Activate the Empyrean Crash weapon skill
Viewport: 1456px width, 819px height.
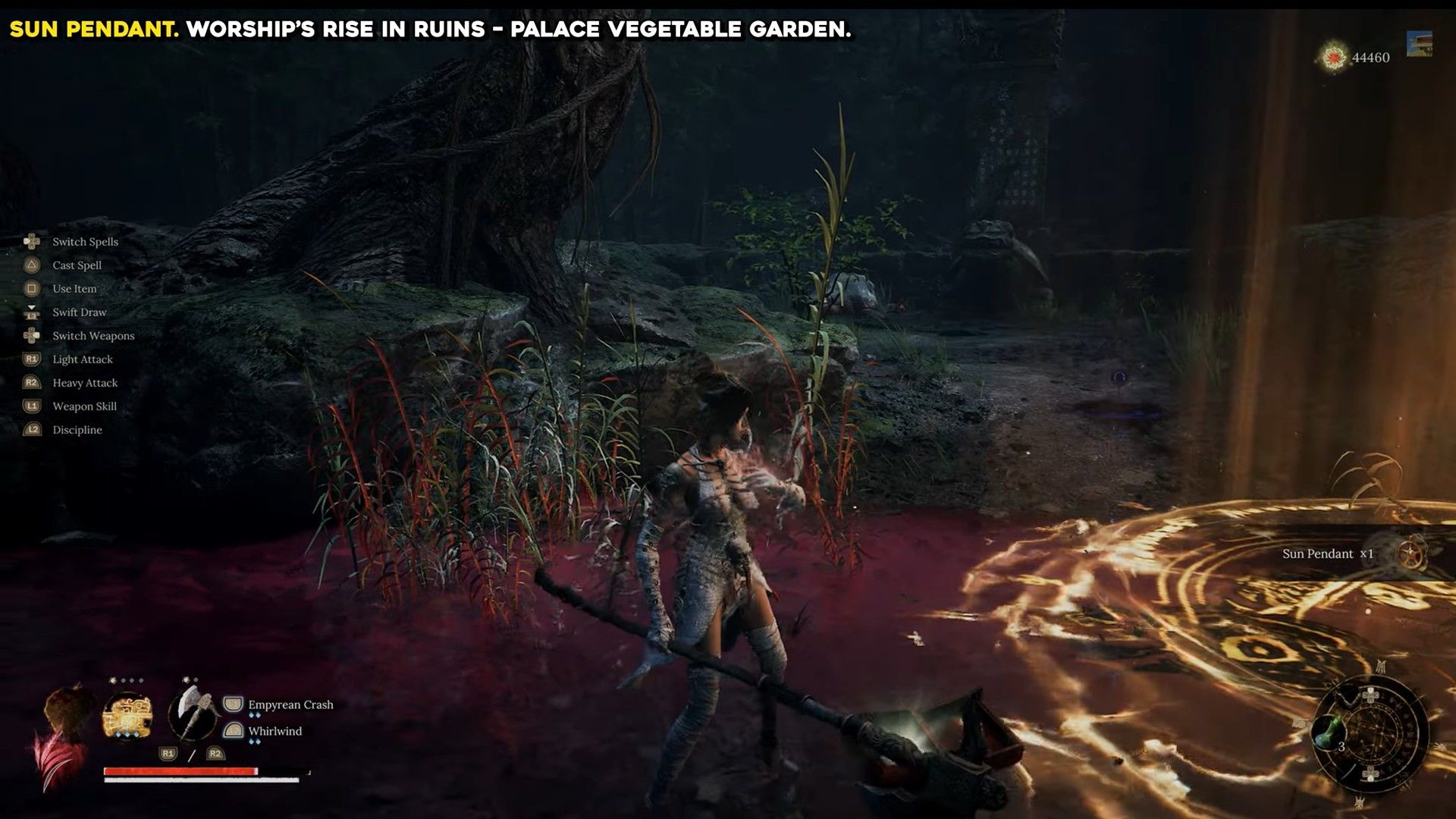[x=290, y=705]
